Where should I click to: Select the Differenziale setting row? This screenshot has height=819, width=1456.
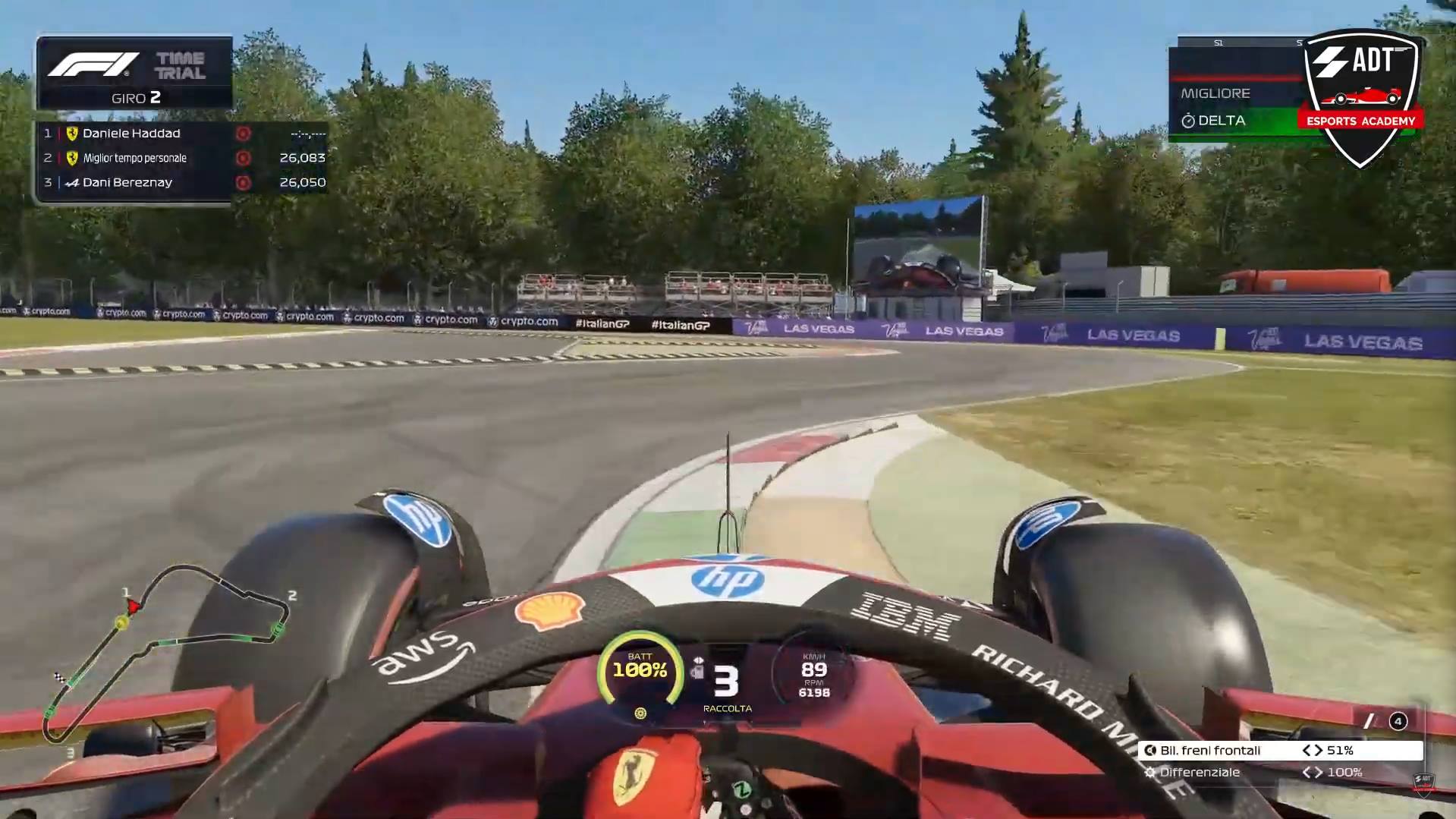(1279, 772)
